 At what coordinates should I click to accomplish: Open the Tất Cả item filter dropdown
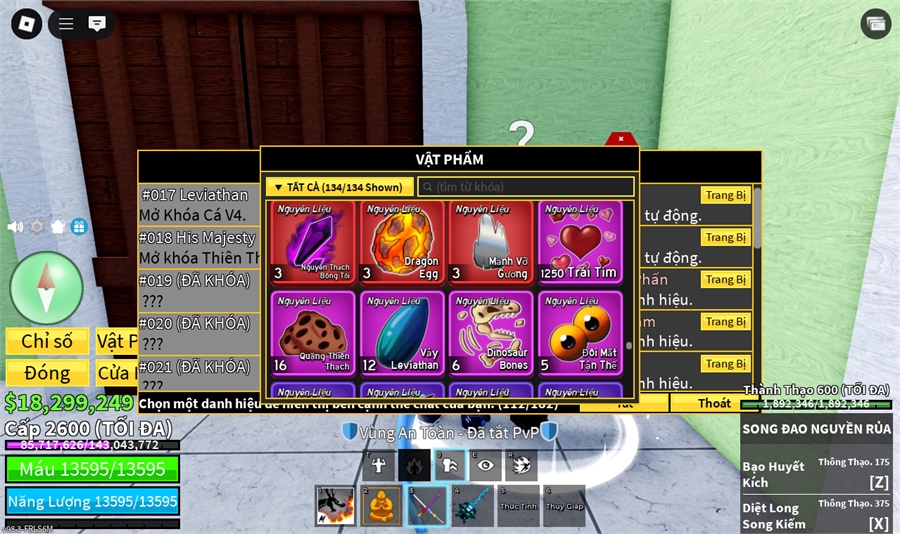click(x=339, y=187)
